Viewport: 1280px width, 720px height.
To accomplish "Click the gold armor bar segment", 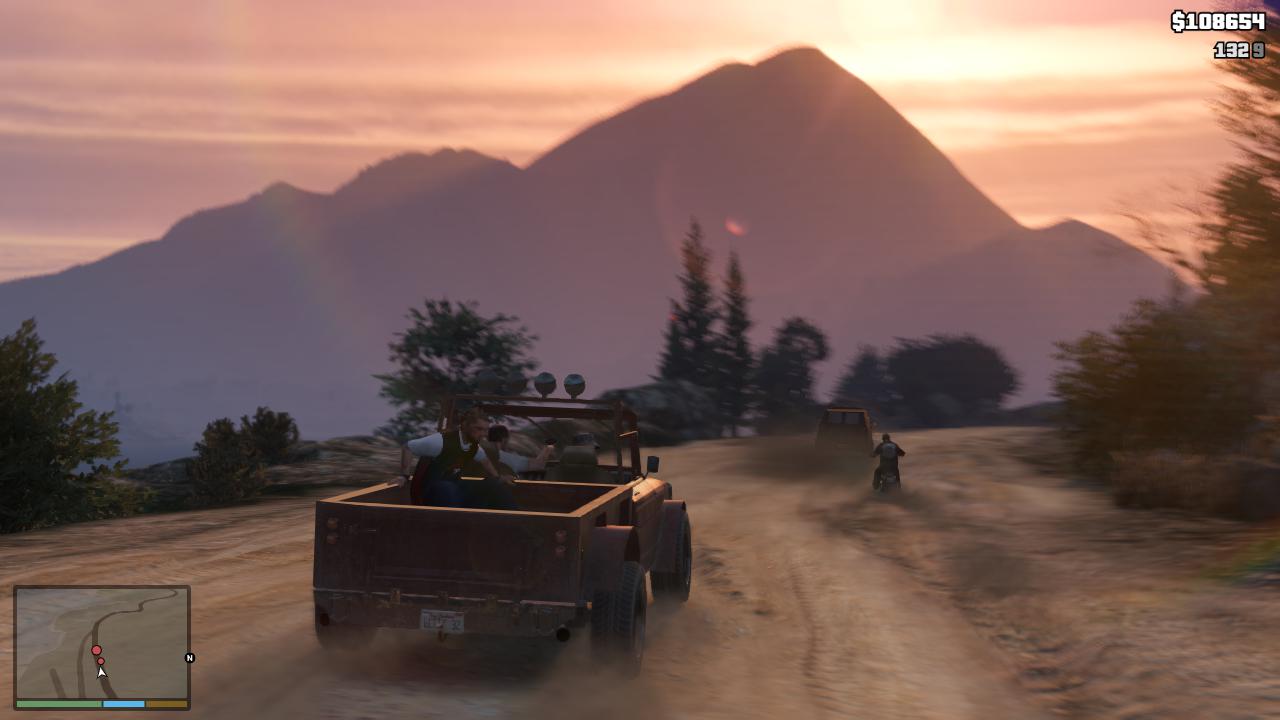I will click(x=167, y=703).
